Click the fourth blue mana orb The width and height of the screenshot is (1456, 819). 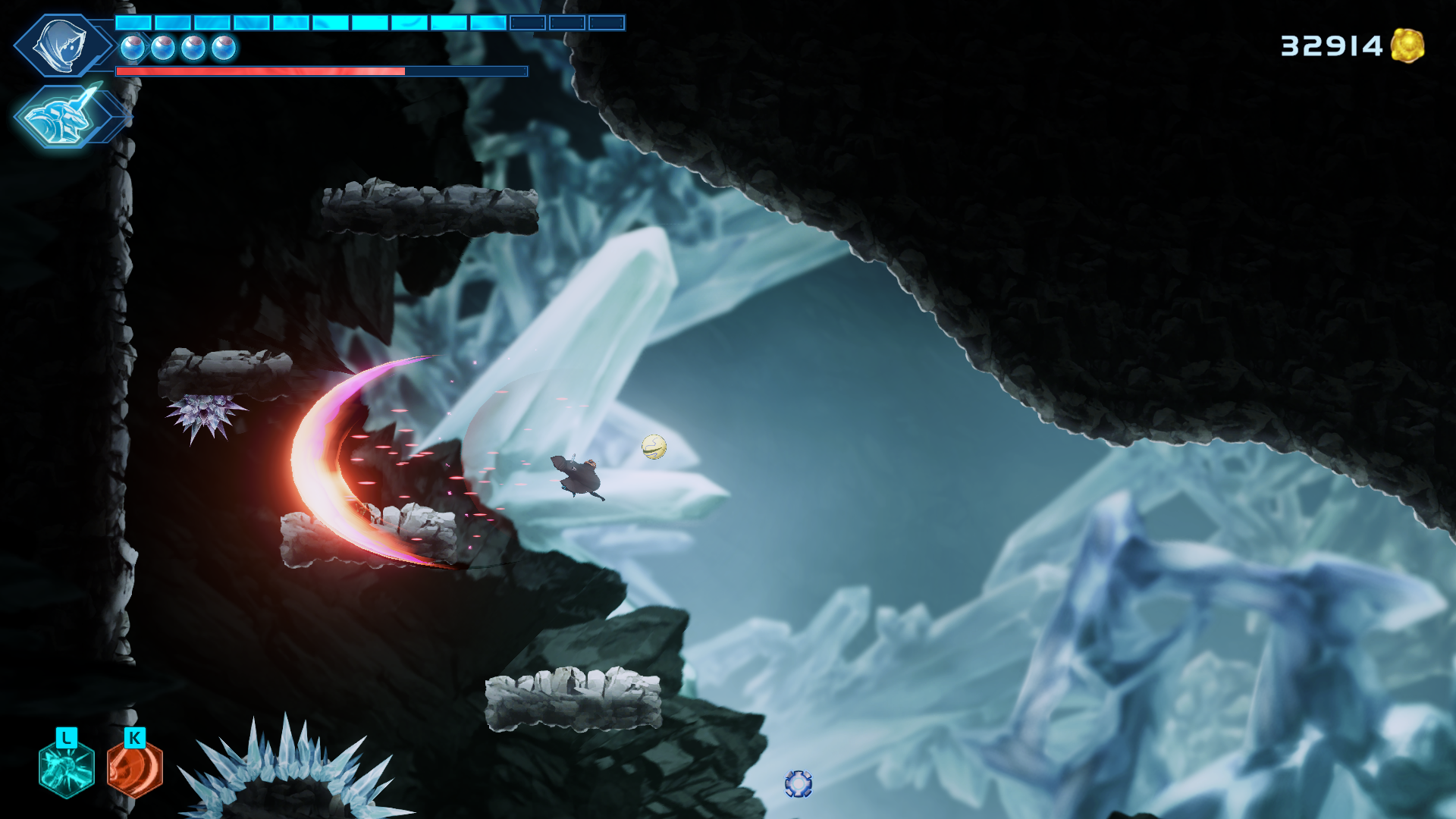(224, 47)
